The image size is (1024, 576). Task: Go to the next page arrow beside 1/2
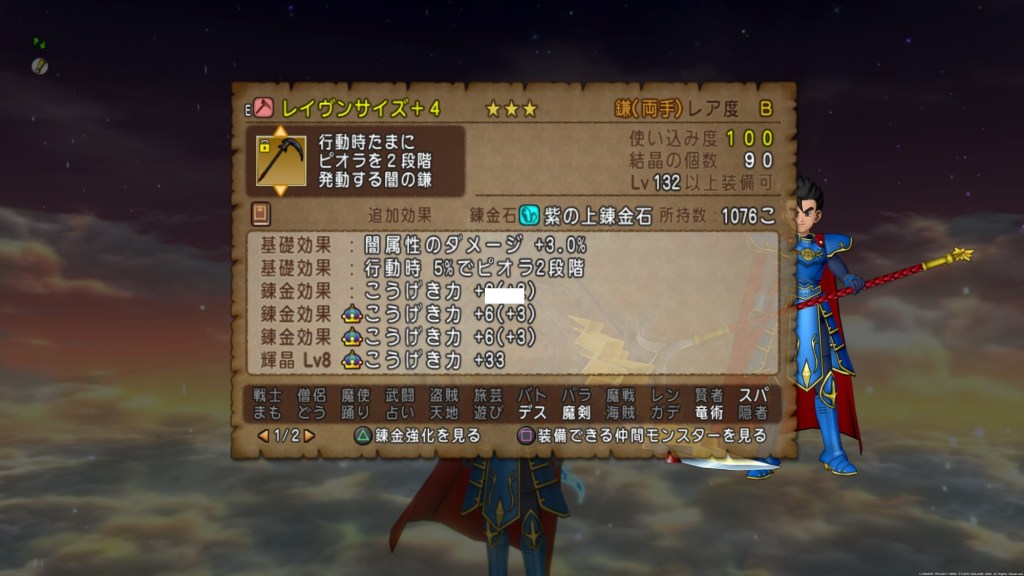(310, 436)
